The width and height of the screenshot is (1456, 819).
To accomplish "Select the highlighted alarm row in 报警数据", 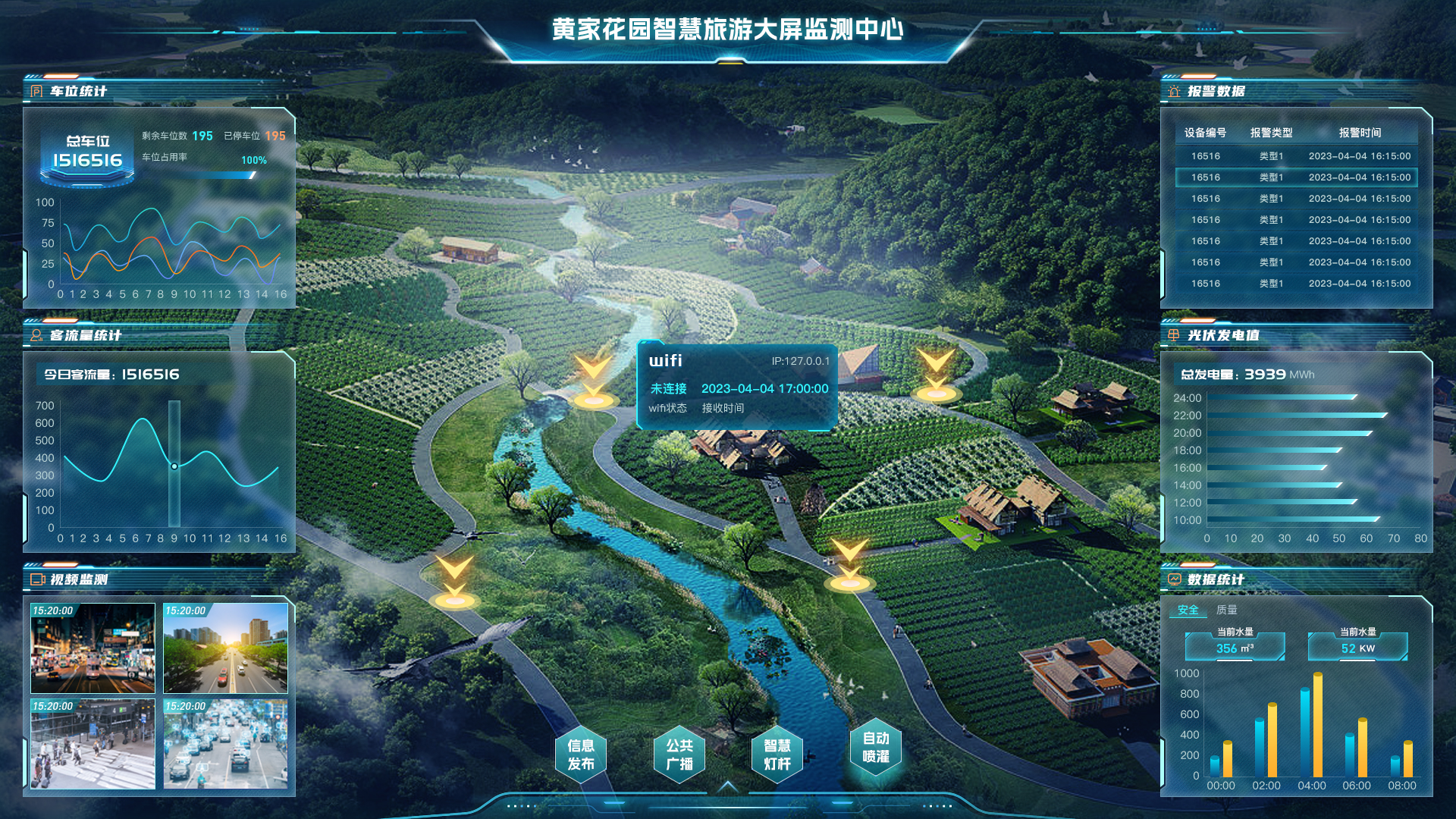I will click(1296, 177).
